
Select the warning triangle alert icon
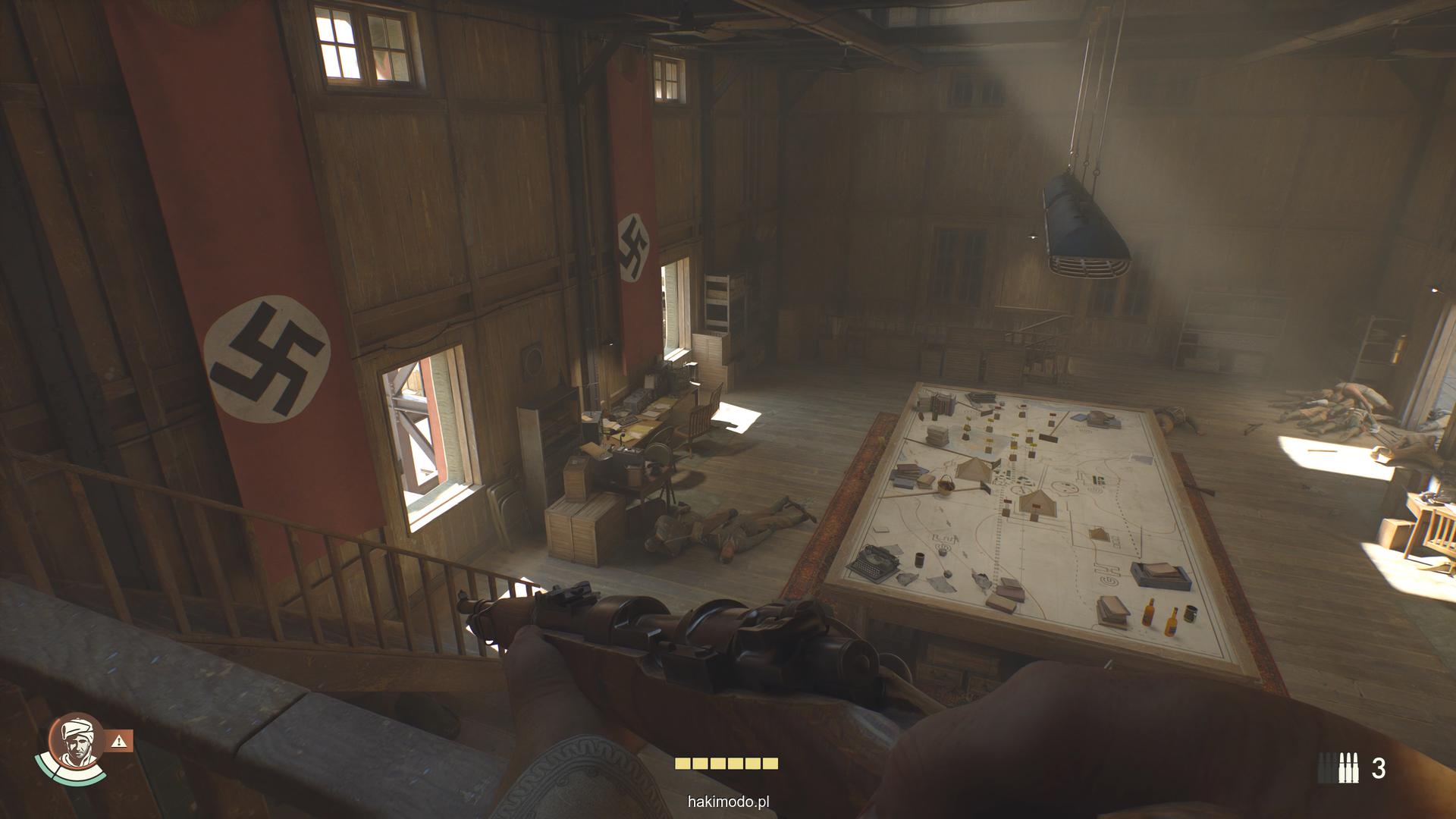(x=121, y=740)
